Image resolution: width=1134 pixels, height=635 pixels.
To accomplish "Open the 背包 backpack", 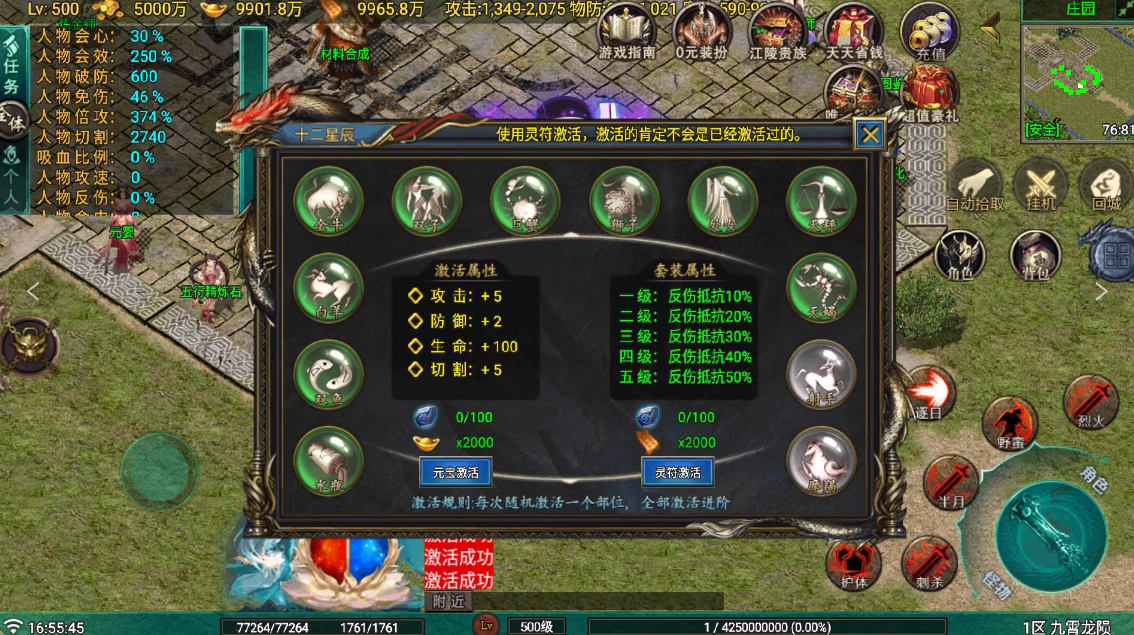I will 1035,255.
